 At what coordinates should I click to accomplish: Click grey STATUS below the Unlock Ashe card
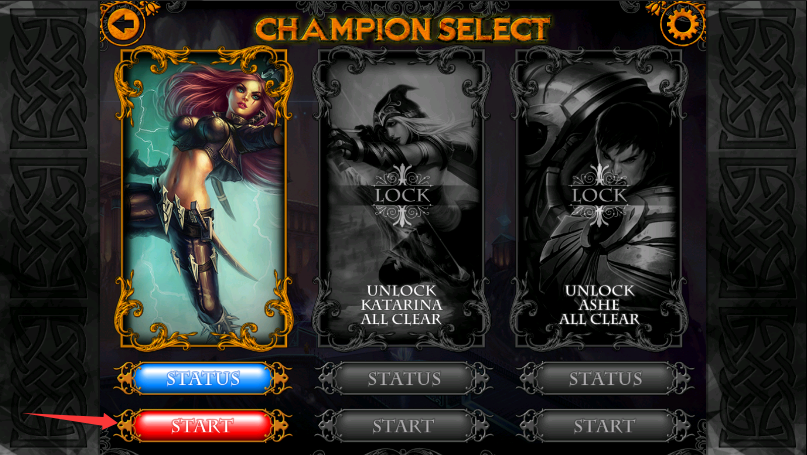(x=606, y=379)
